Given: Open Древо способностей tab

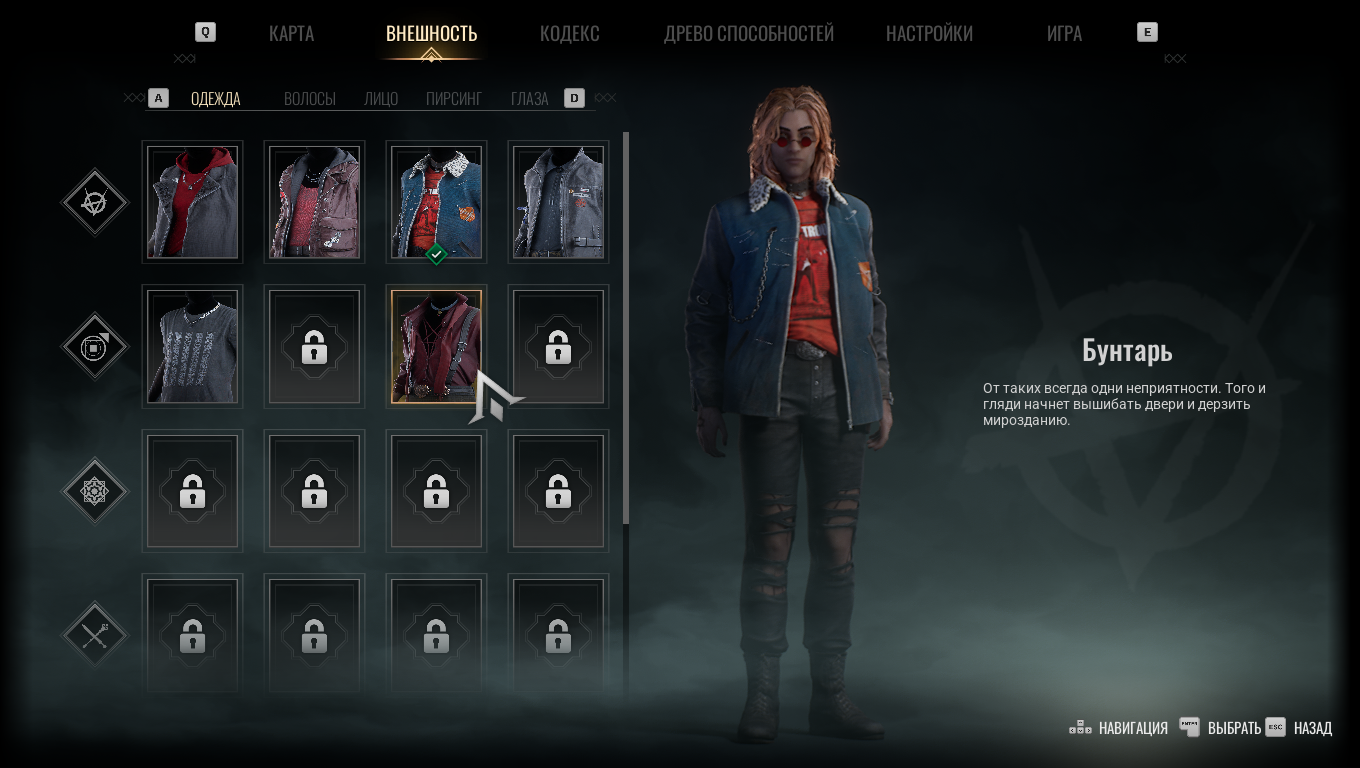Looking at the screenshot, I should click(x=748, y=33).
